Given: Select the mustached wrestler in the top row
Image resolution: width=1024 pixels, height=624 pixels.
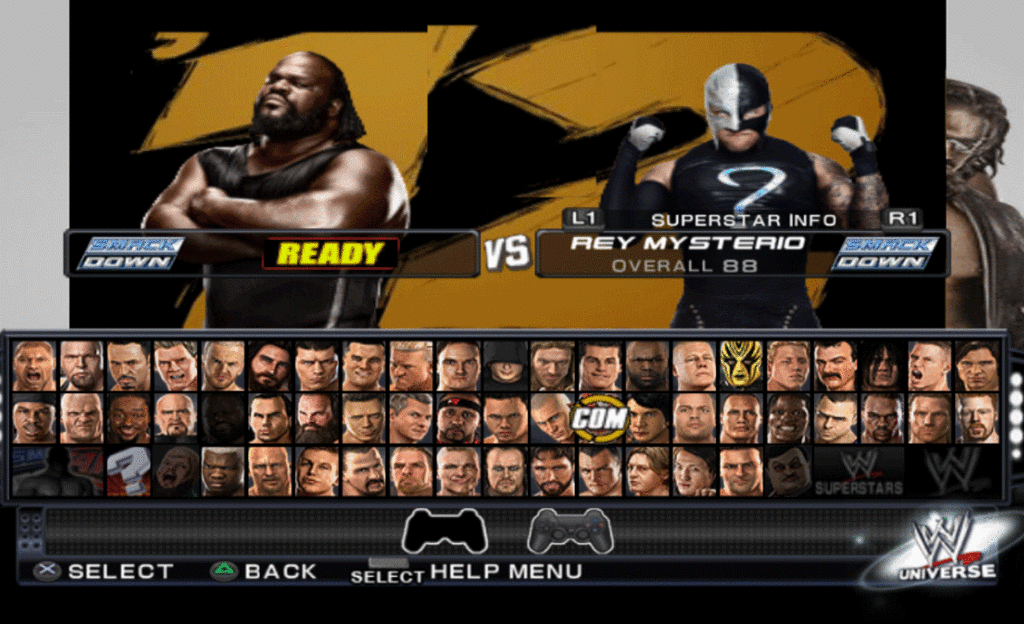Looking at the screenshot, I should click(x=835, y=366).
